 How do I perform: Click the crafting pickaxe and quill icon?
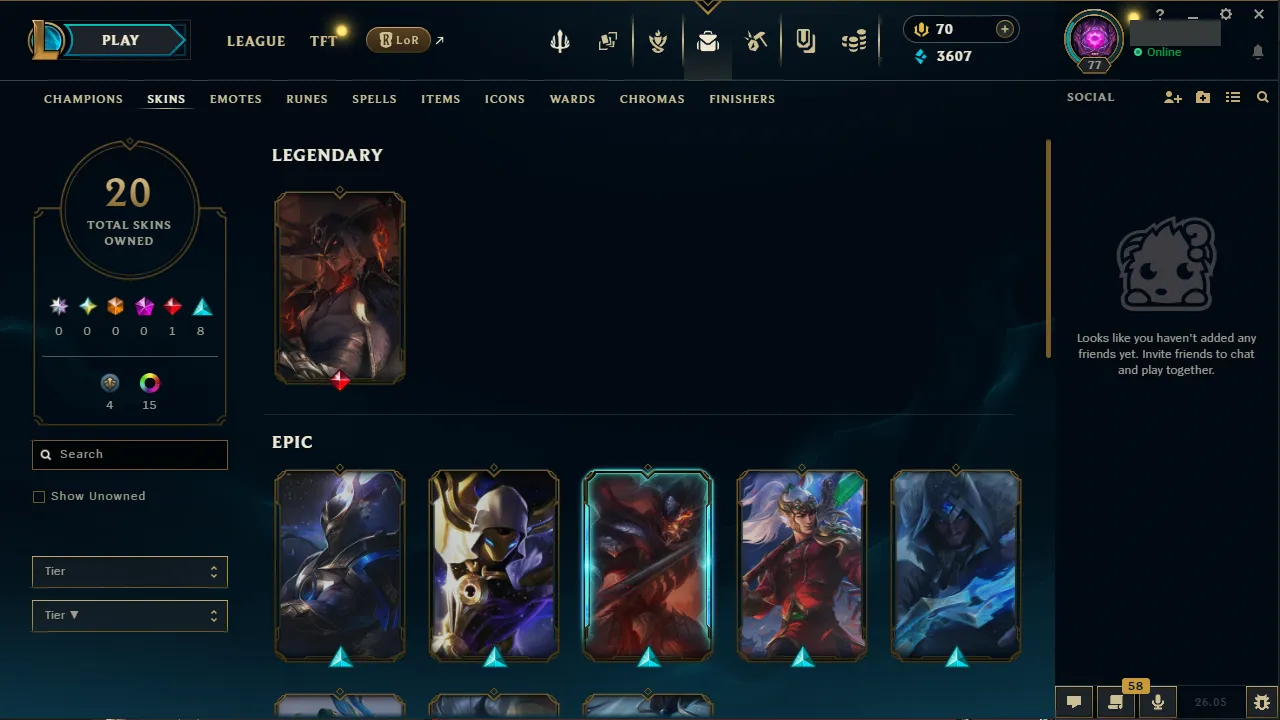tap(756, 42)
